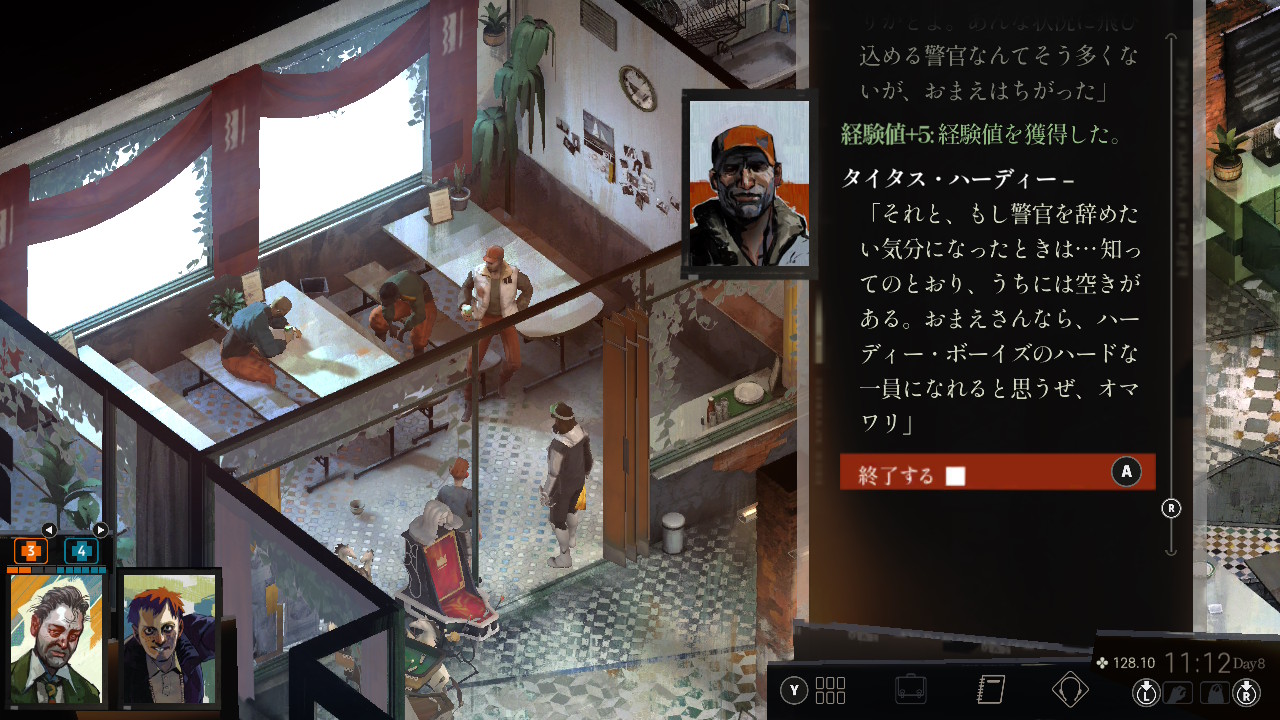Open the notebook journal

990,690
